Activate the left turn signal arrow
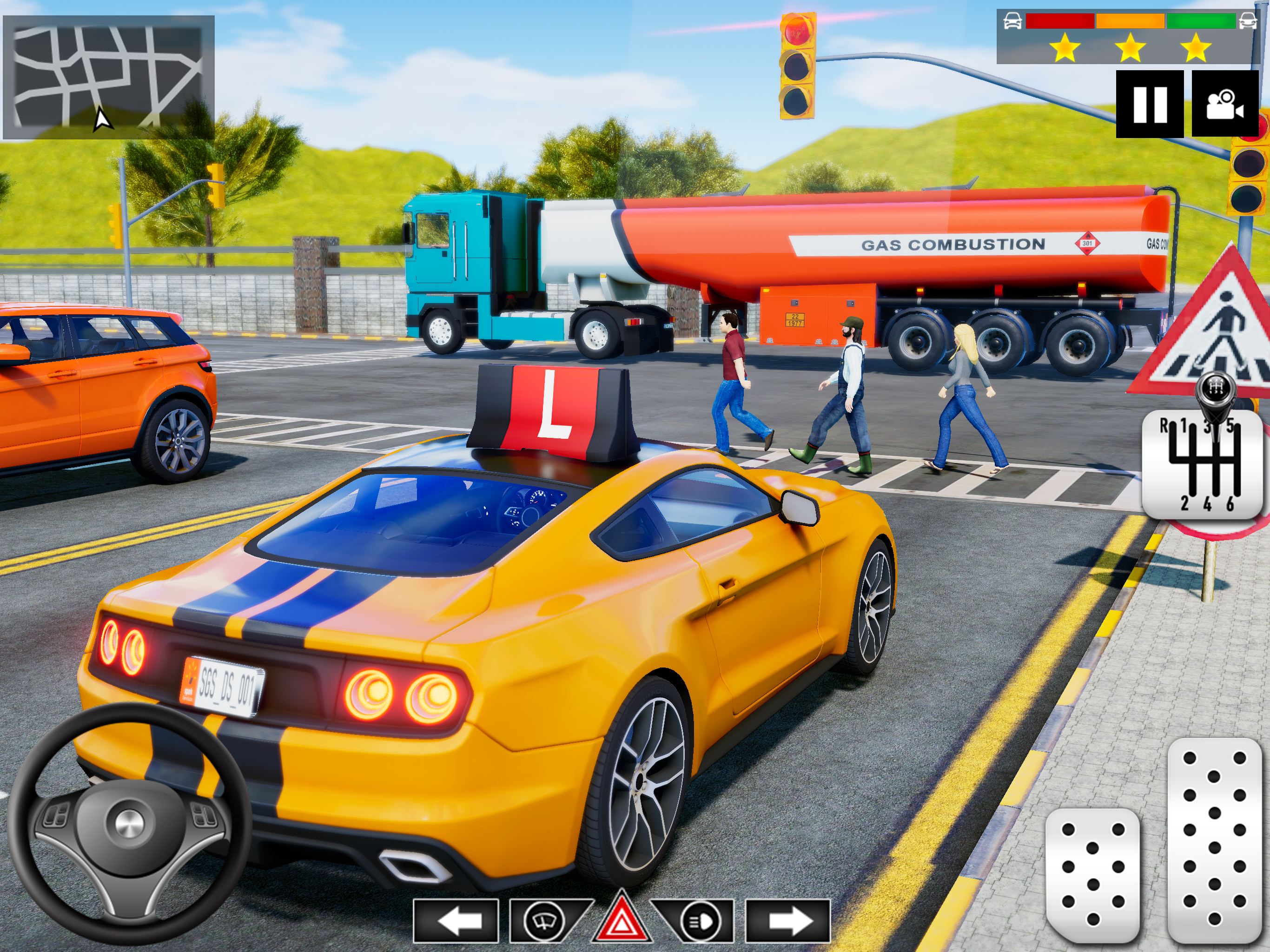 456,921
